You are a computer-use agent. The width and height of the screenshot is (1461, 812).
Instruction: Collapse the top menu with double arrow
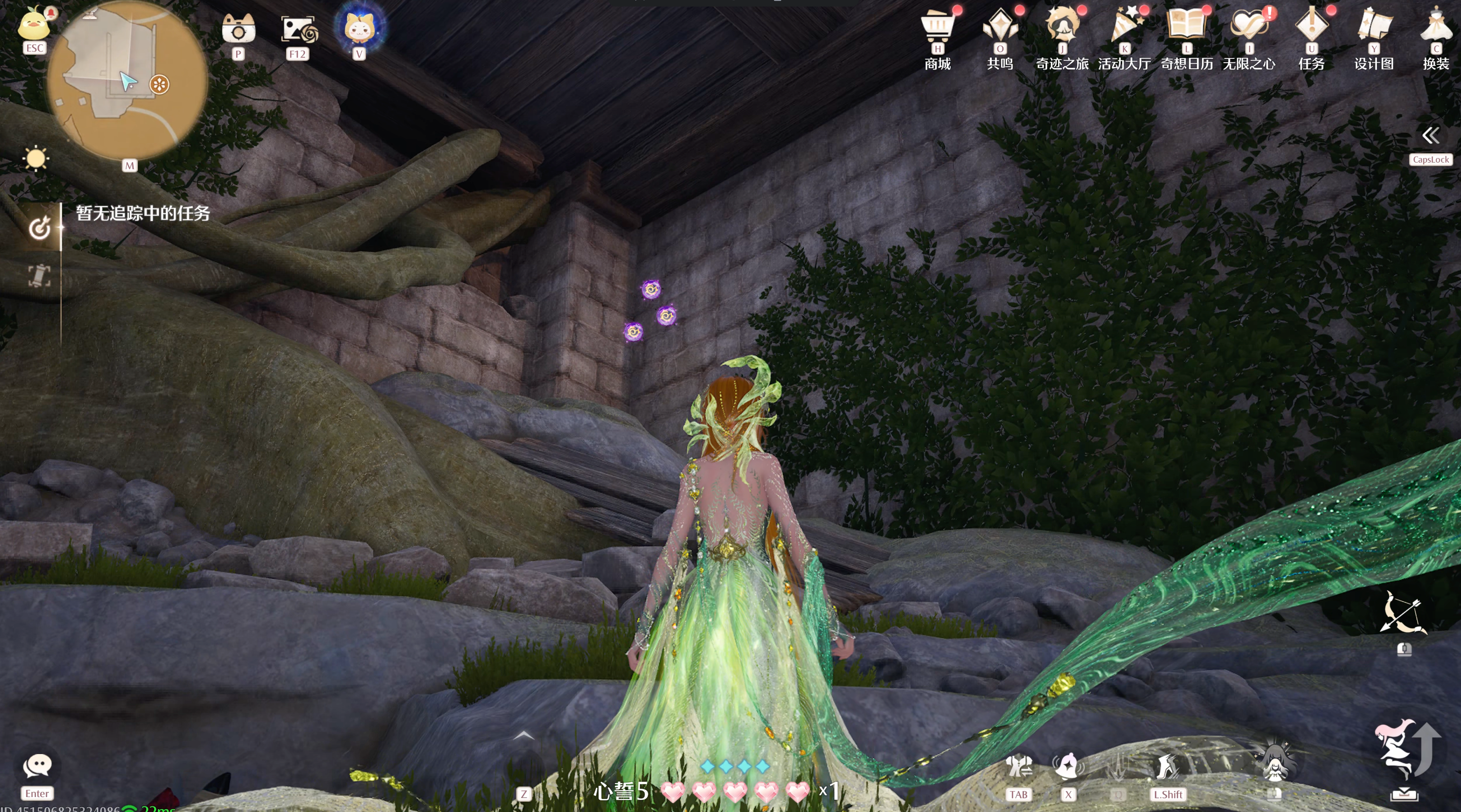point(1430,135)
